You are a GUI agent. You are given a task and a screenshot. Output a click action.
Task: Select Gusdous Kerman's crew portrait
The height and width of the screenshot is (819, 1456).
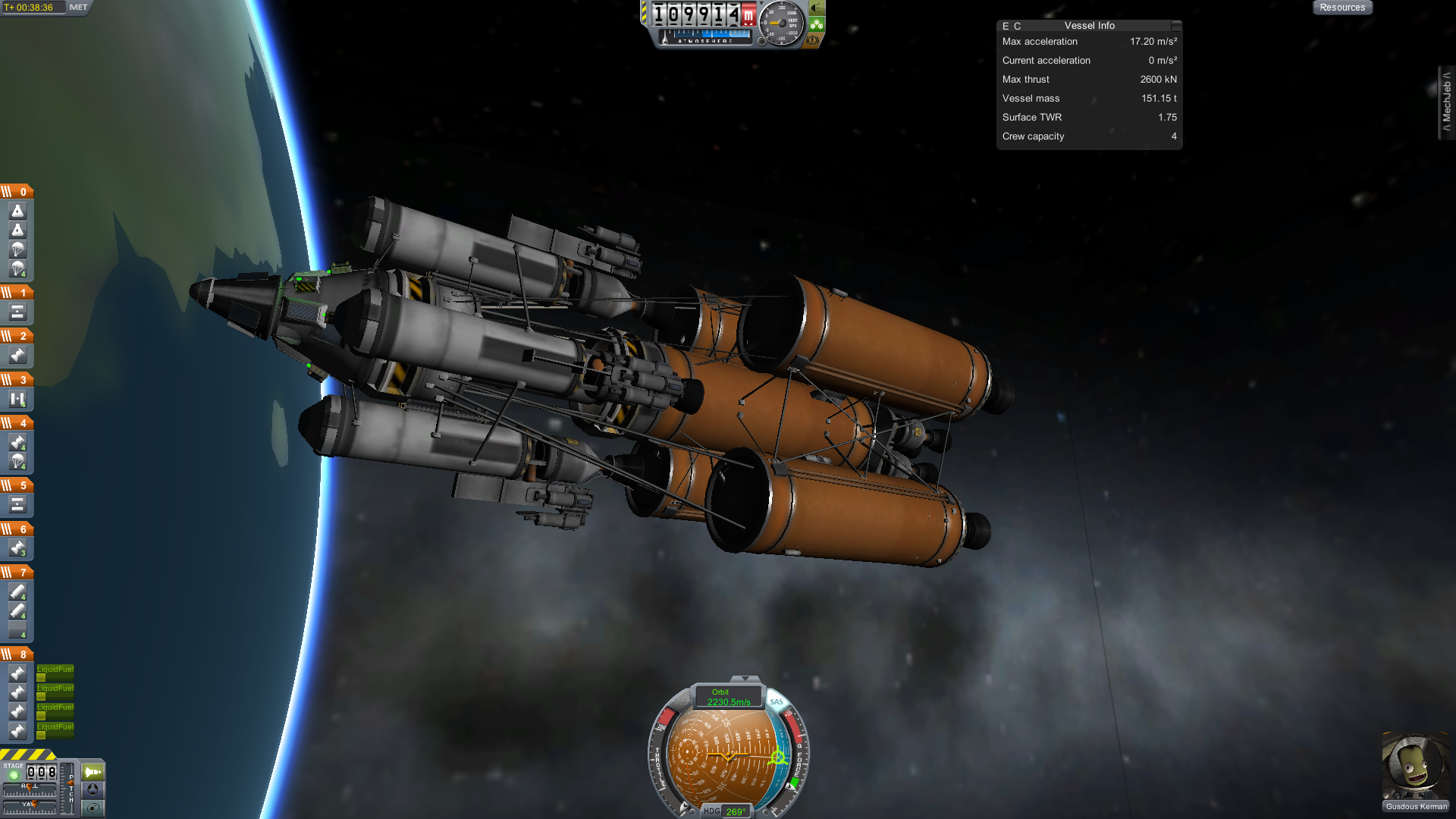tap(1415, 766)
